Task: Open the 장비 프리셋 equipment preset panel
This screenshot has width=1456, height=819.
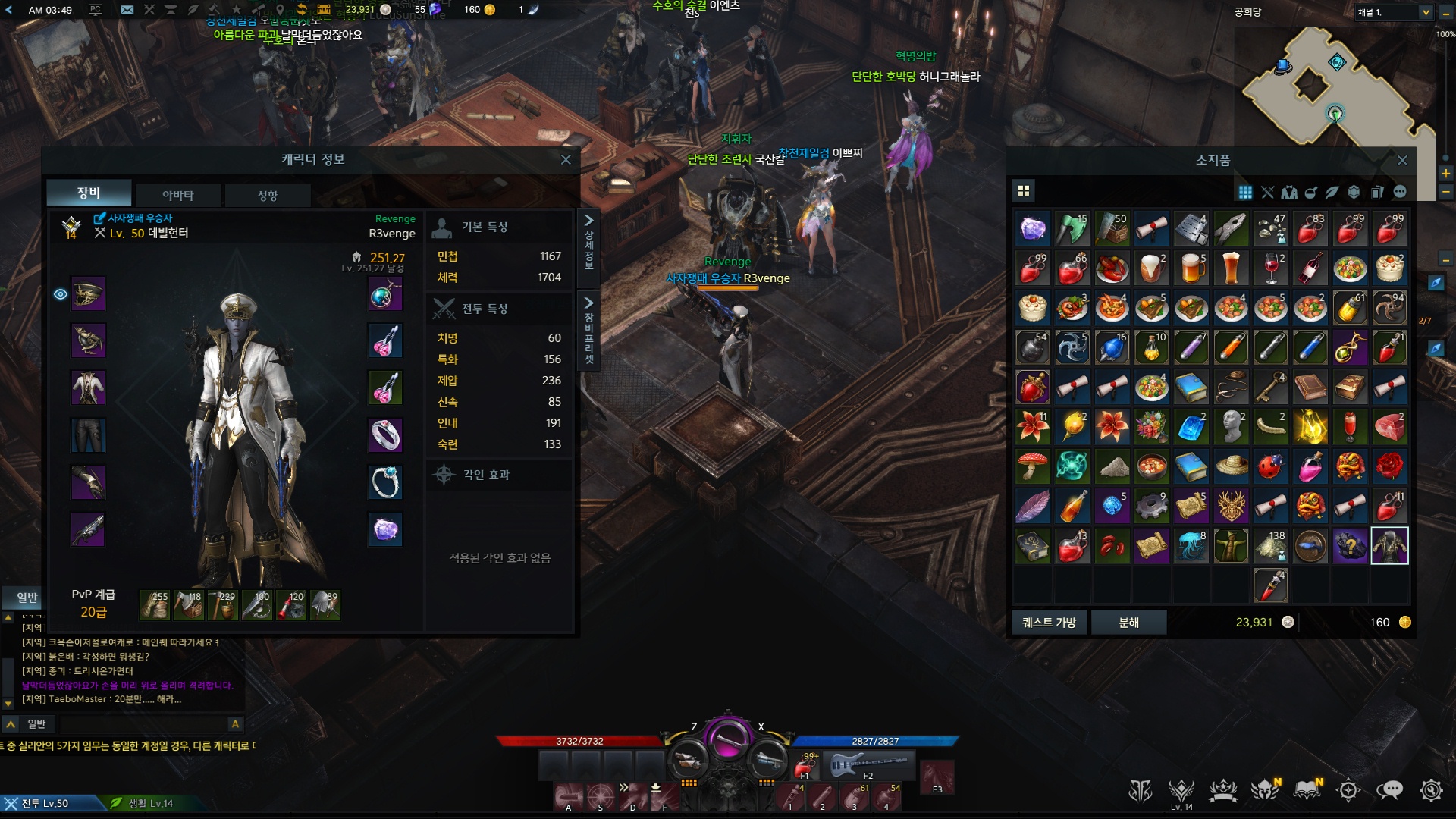Action: click(x=588, y=330)
